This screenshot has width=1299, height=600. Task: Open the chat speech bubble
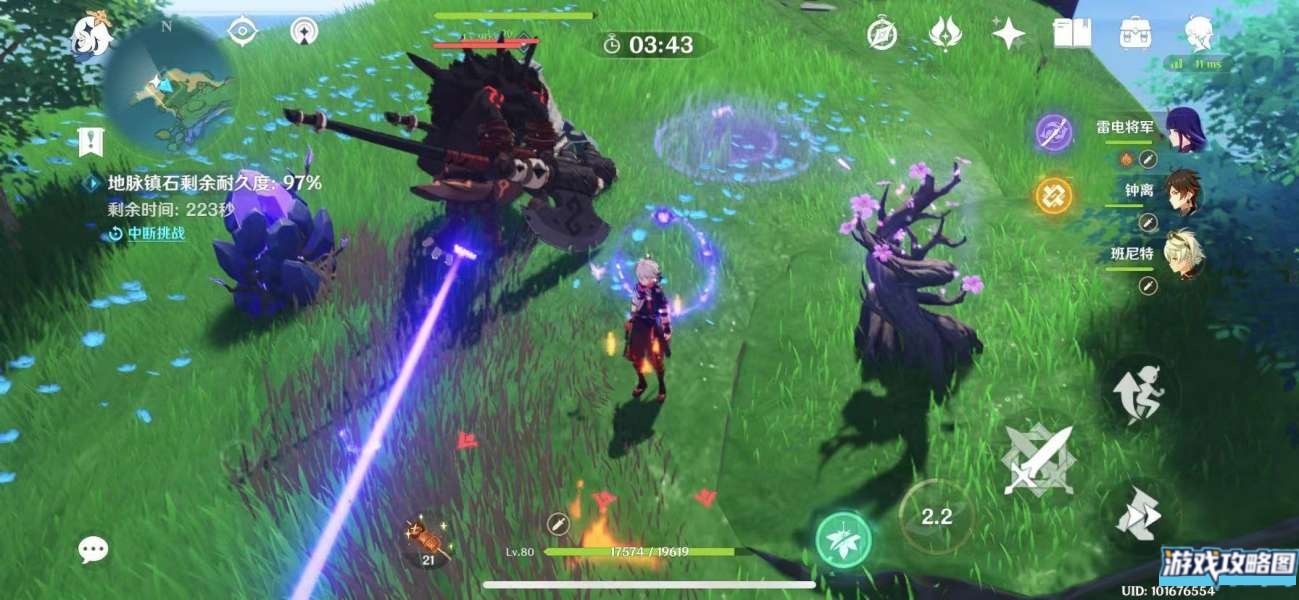pyautogui.click(x=94, y=549)
